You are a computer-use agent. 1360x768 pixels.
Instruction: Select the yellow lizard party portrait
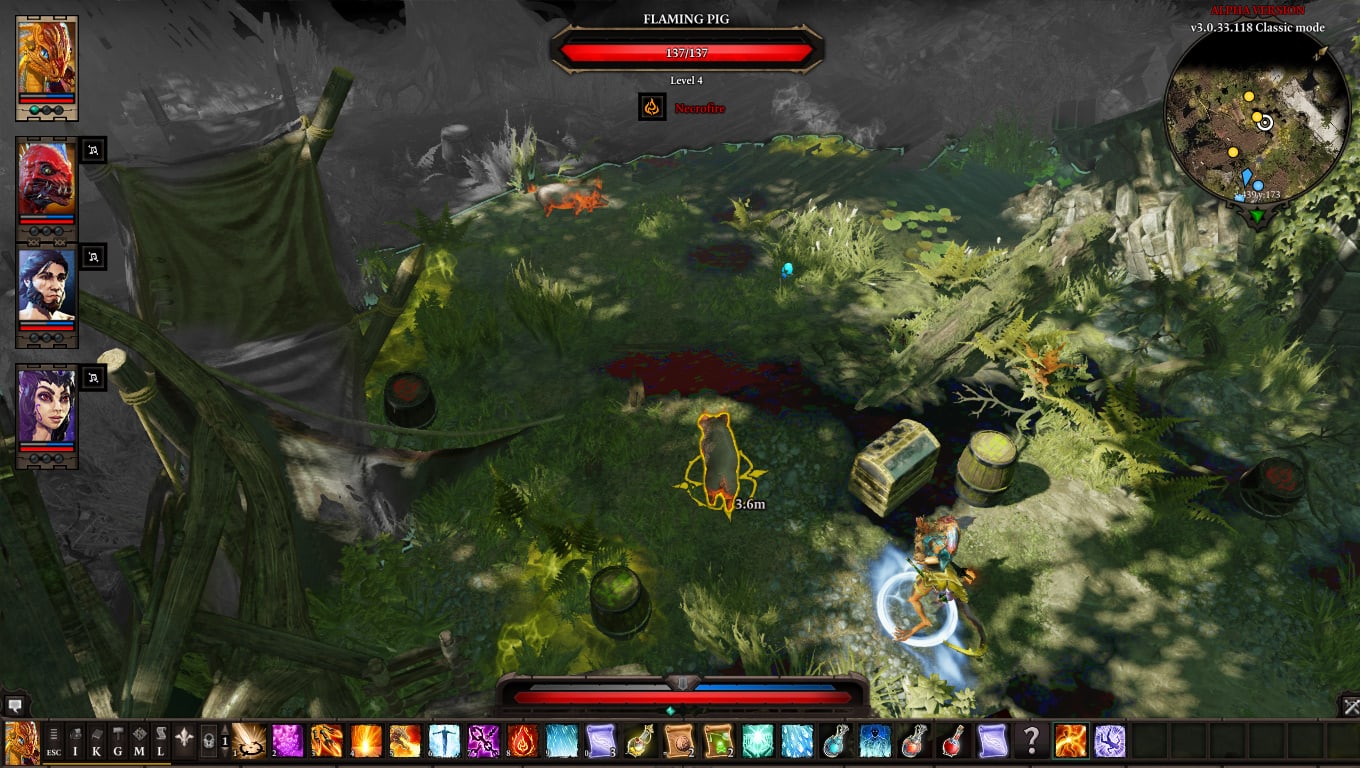47,54
